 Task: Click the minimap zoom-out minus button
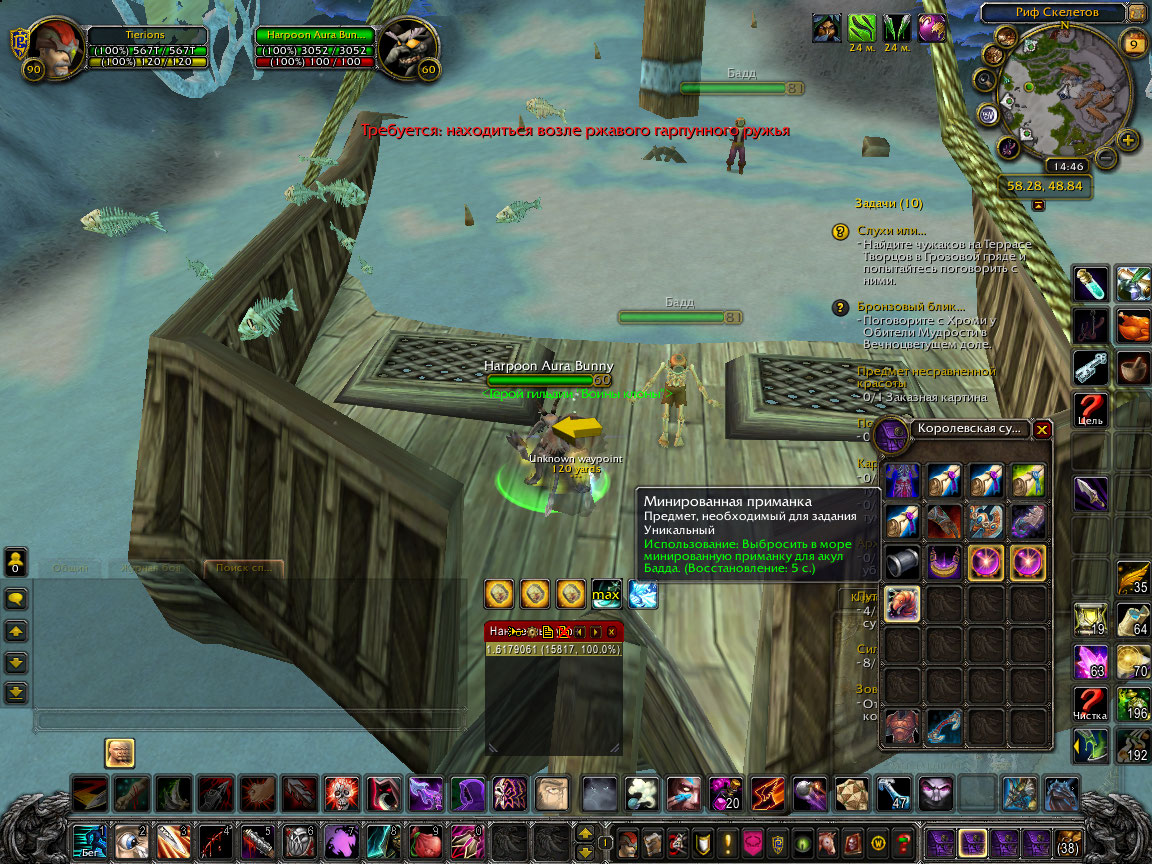point(1105,157)
